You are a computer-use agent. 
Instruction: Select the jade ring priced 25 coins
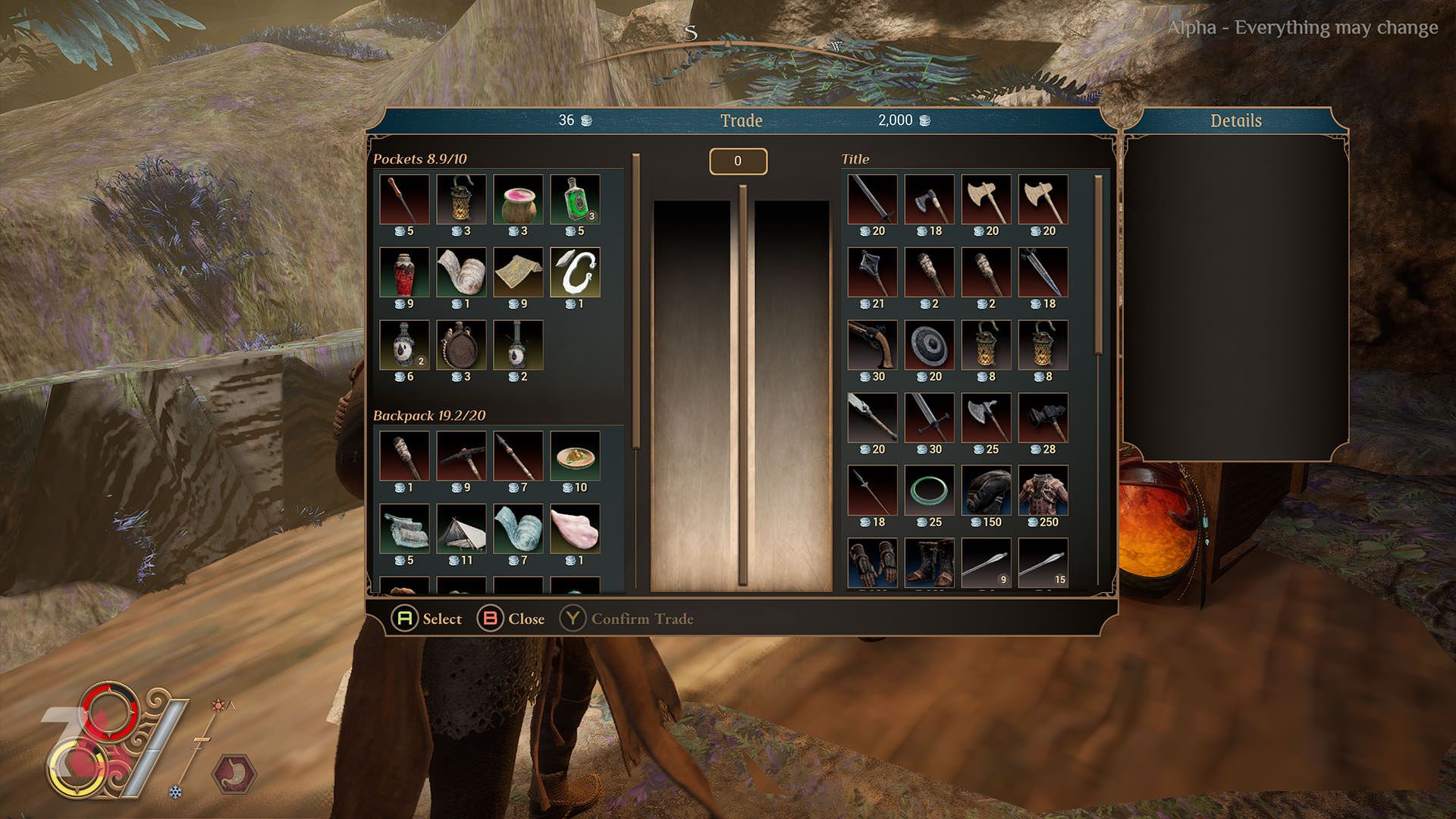click(928, 489)
